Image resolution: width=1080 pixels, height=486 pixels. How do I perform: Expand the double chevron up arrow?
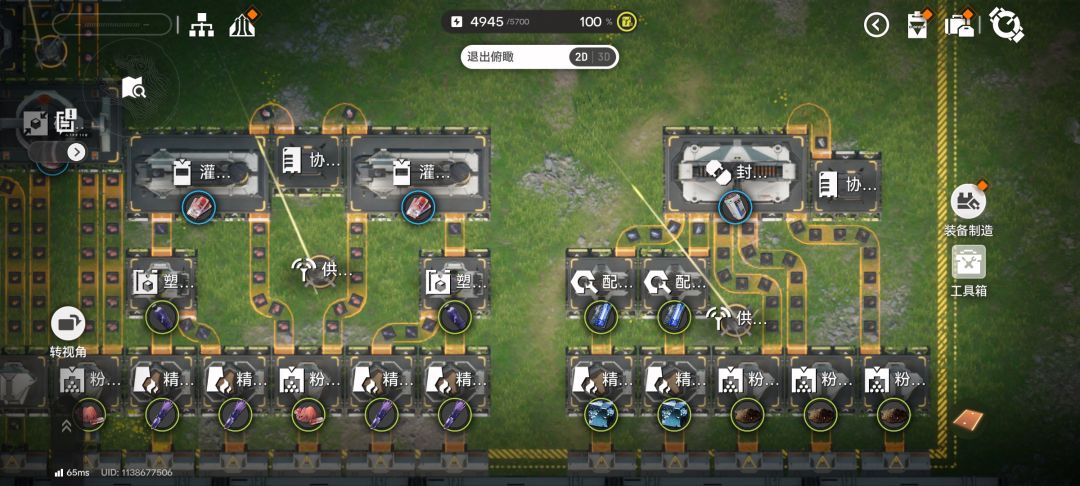click(66, 425)
